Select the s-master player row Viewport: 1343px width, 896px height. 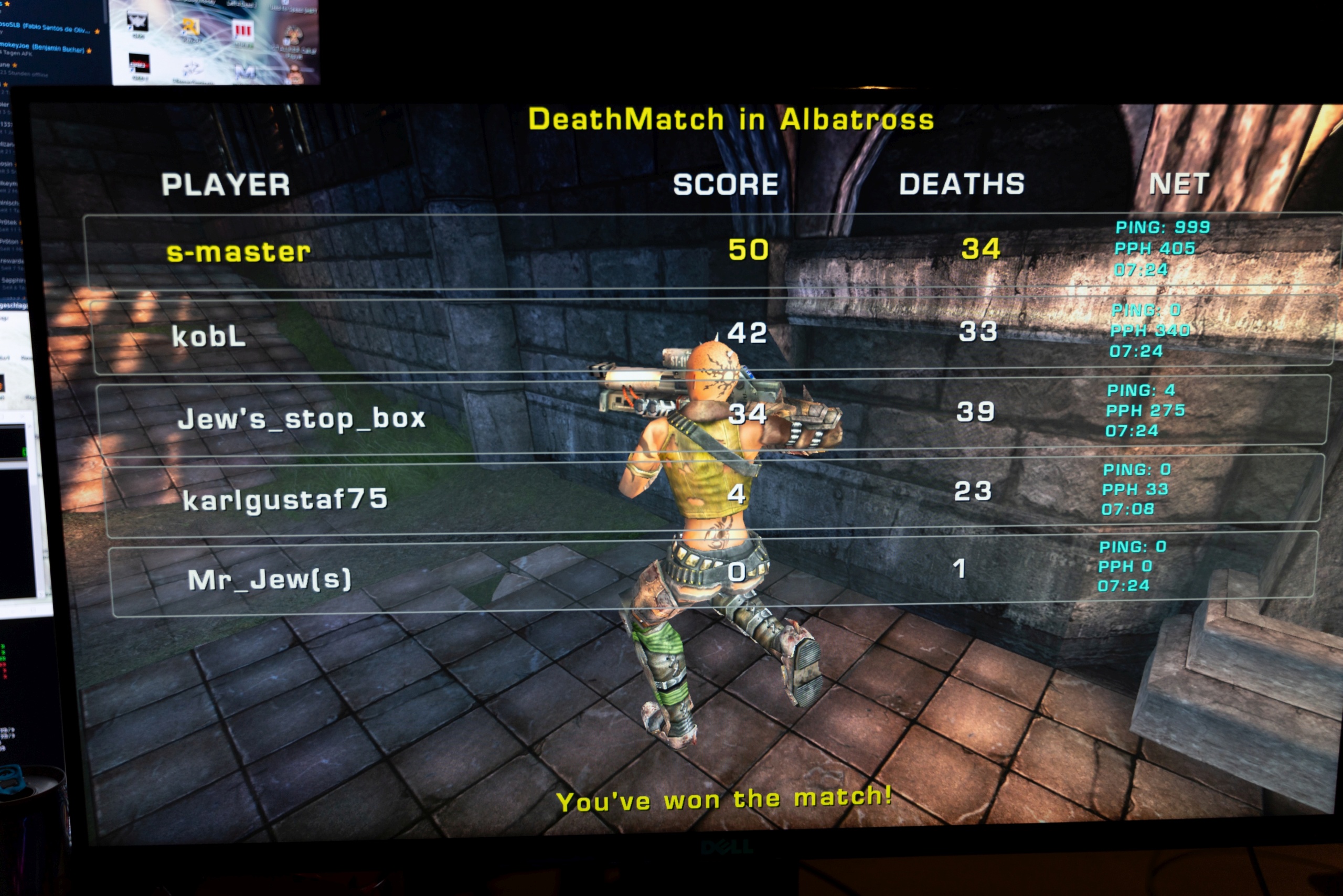pyautogui.click(x=239, y=252)
